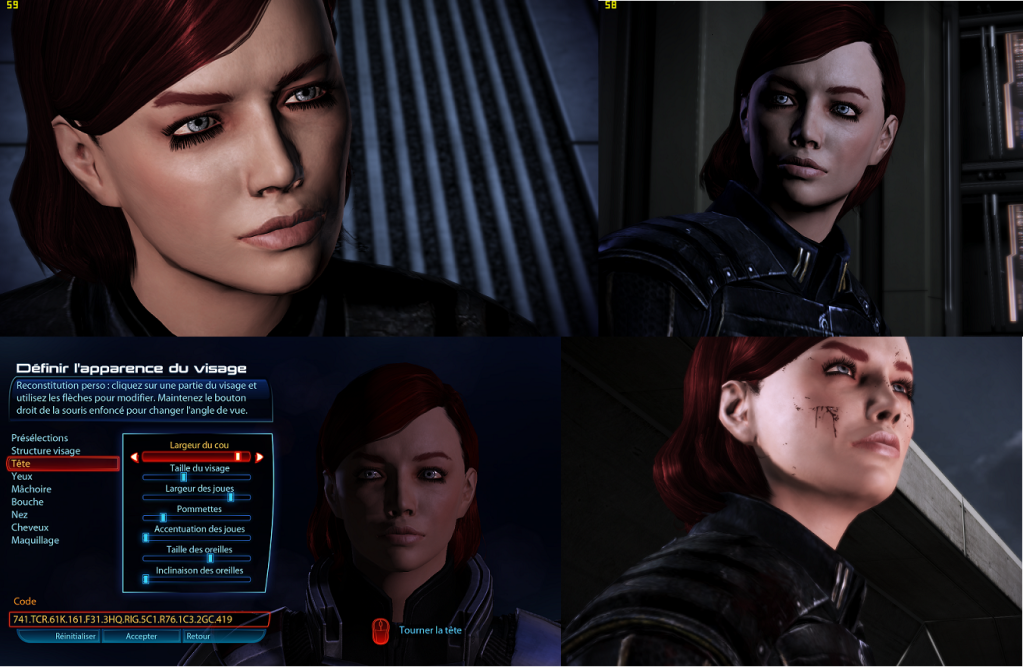Choose the Maquillage entry

coord(35,540)
